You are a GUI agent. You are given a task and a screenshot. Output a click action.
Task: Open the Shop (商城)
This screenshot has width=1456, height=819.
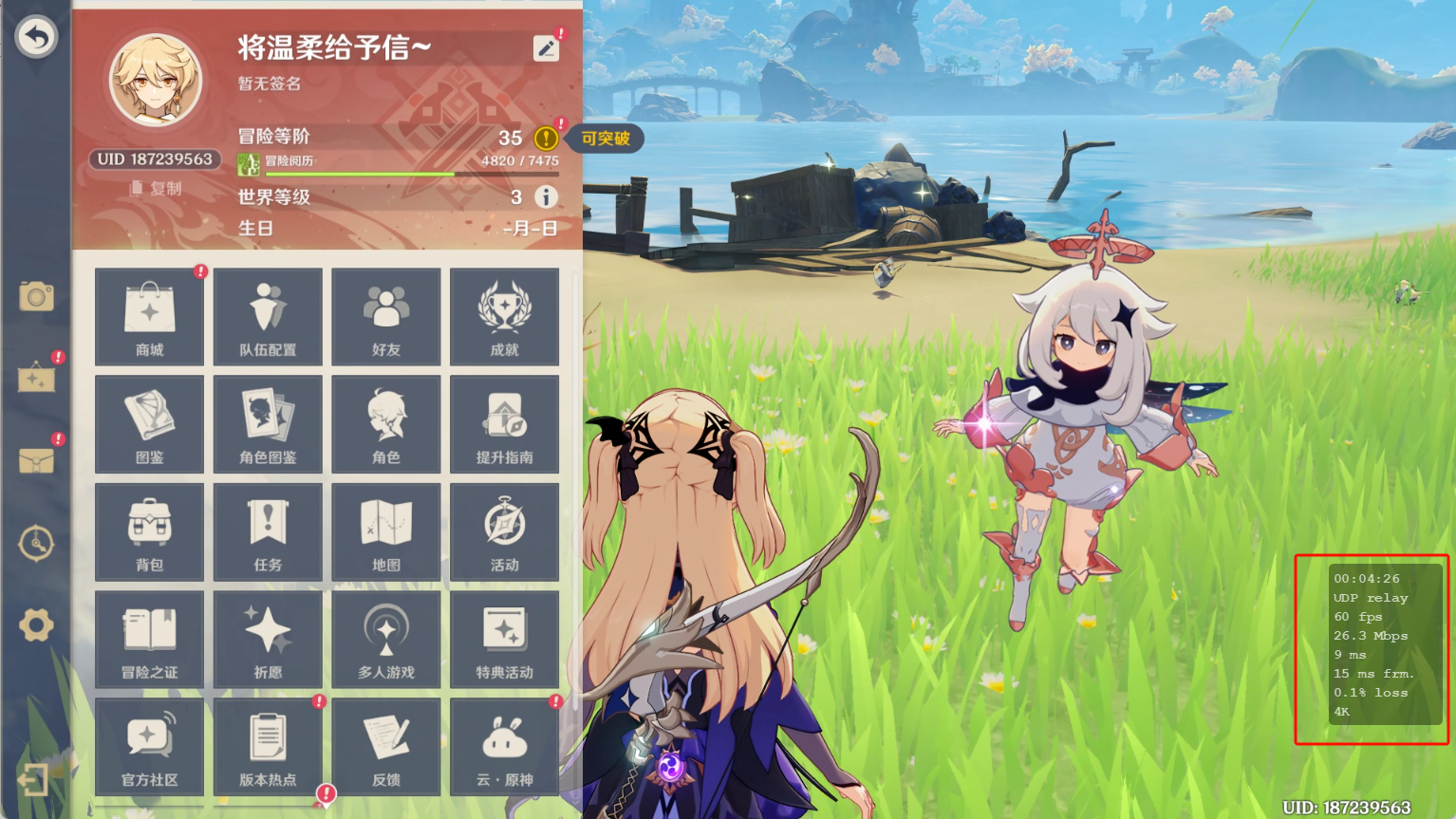pyautogui.click(x=149, y=317)
